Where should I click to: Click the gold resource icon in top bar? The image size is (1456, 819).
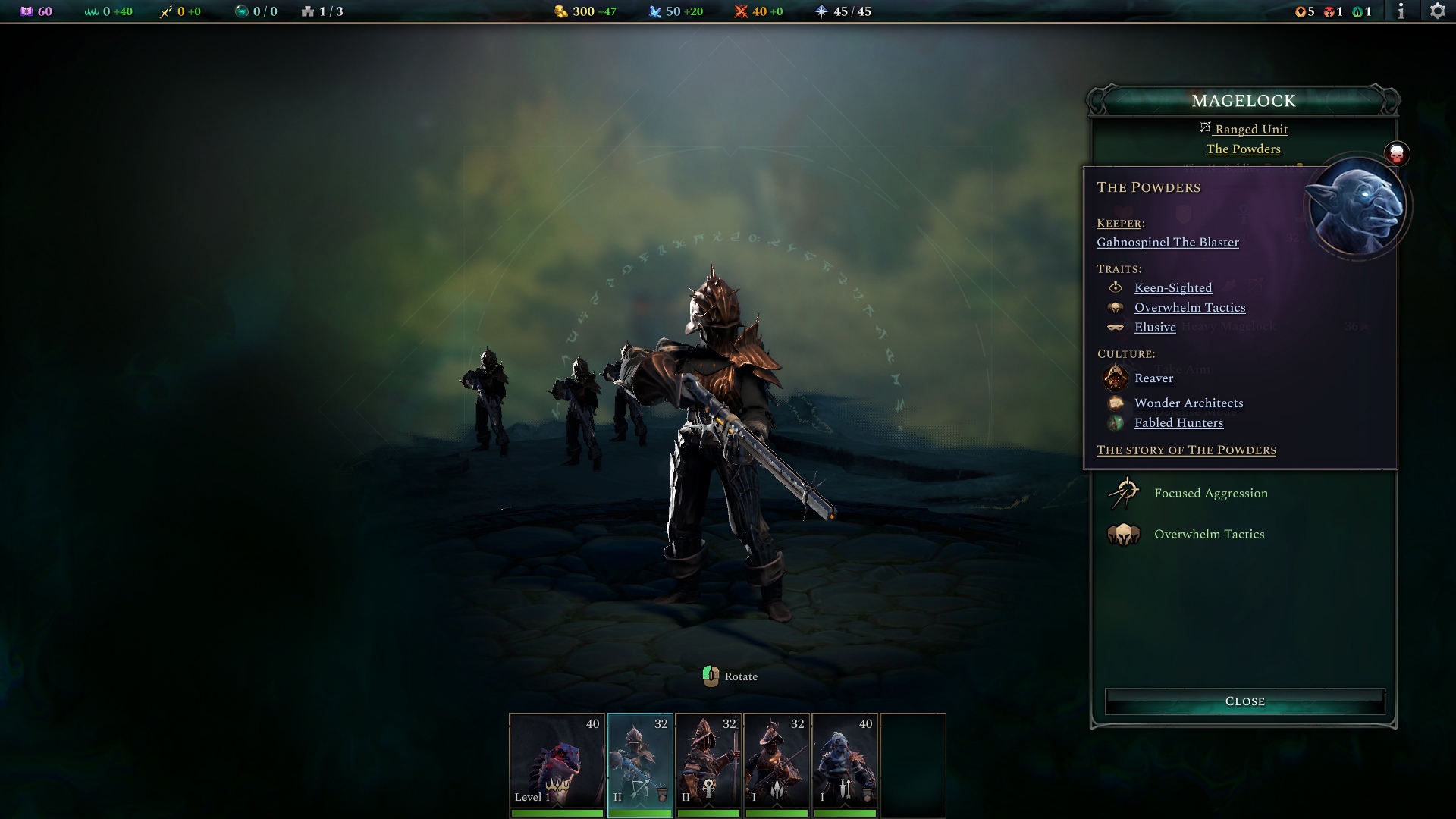(560, 11)
